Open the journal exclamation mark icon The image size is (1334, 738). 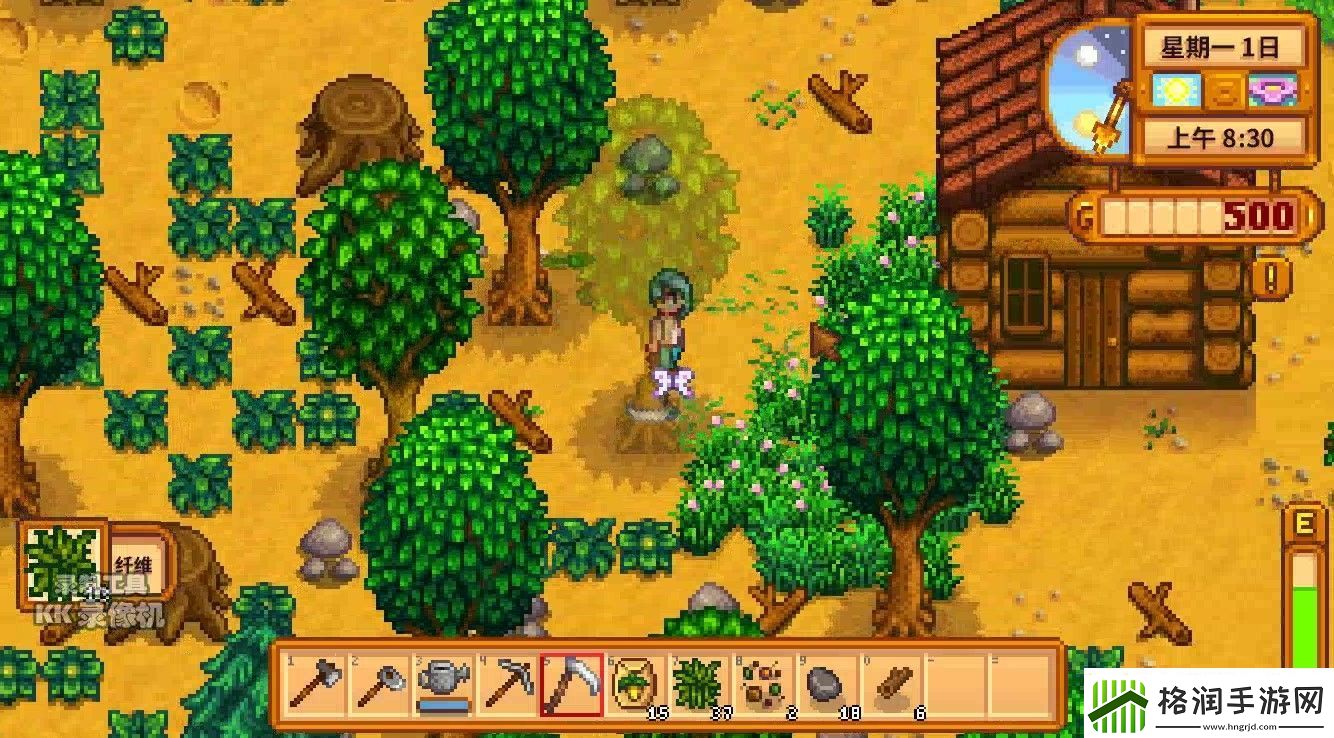point(1272,275)
